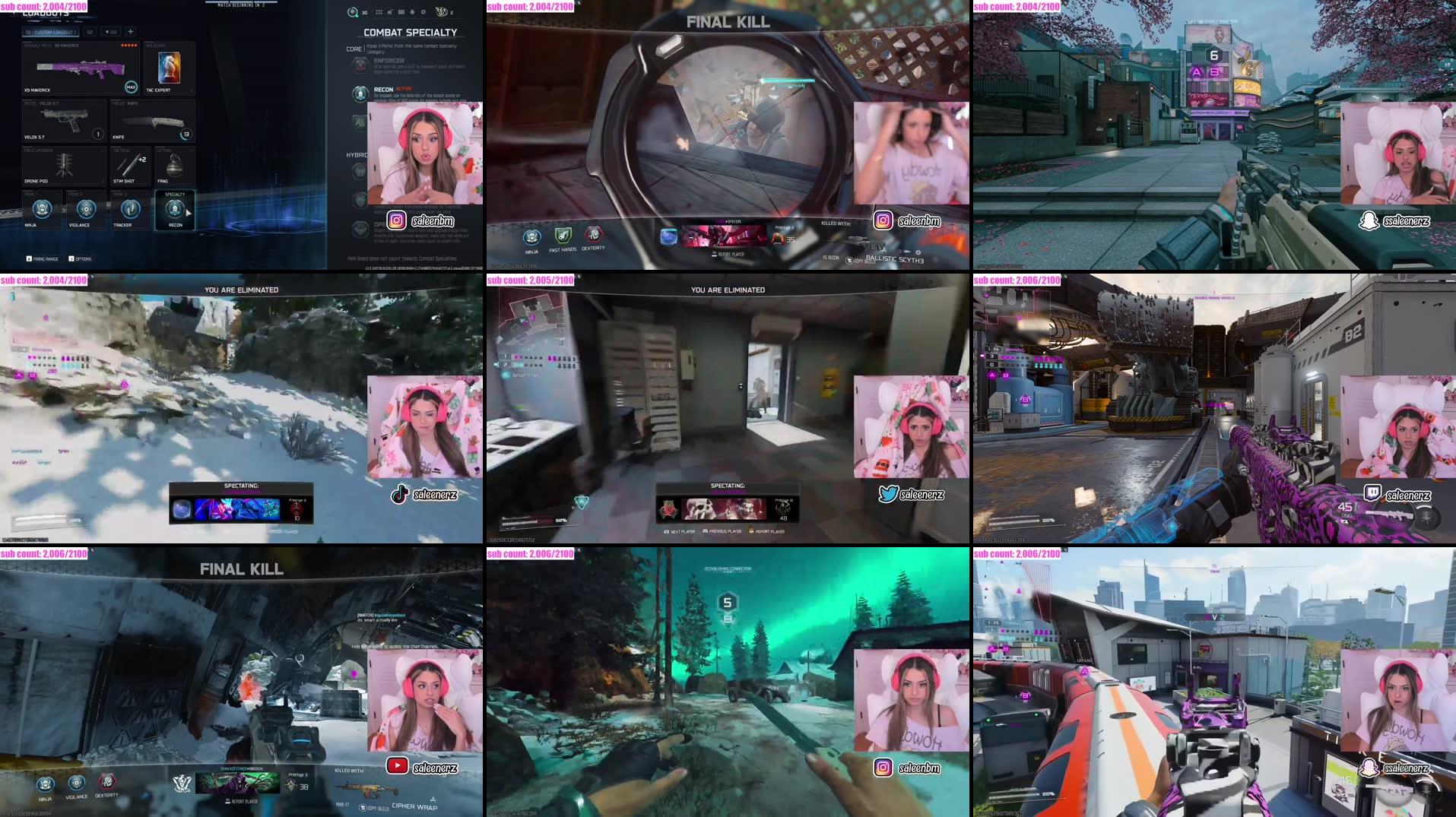Select the Dexterity perk icon
The width and height of the screenshot is (1456, 817).
pos(593,235)
